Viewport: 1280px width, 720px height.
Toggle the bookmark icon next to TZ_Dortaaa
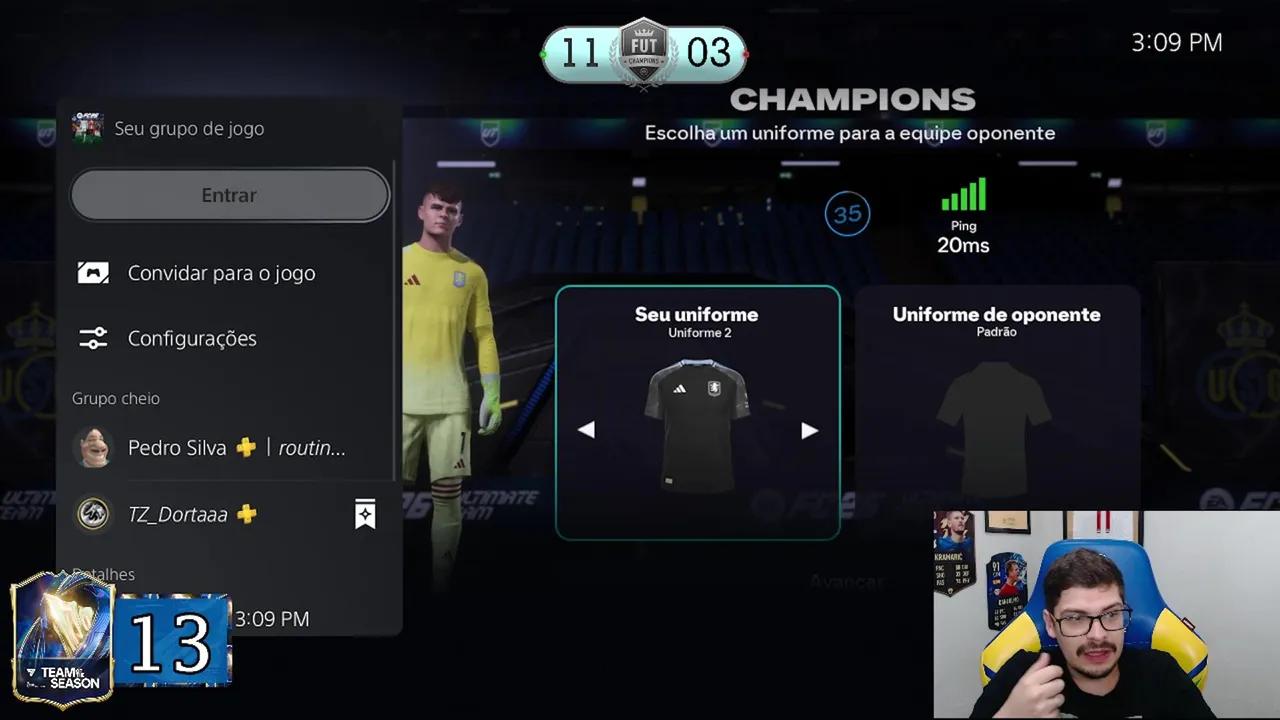tap(365, 514)
